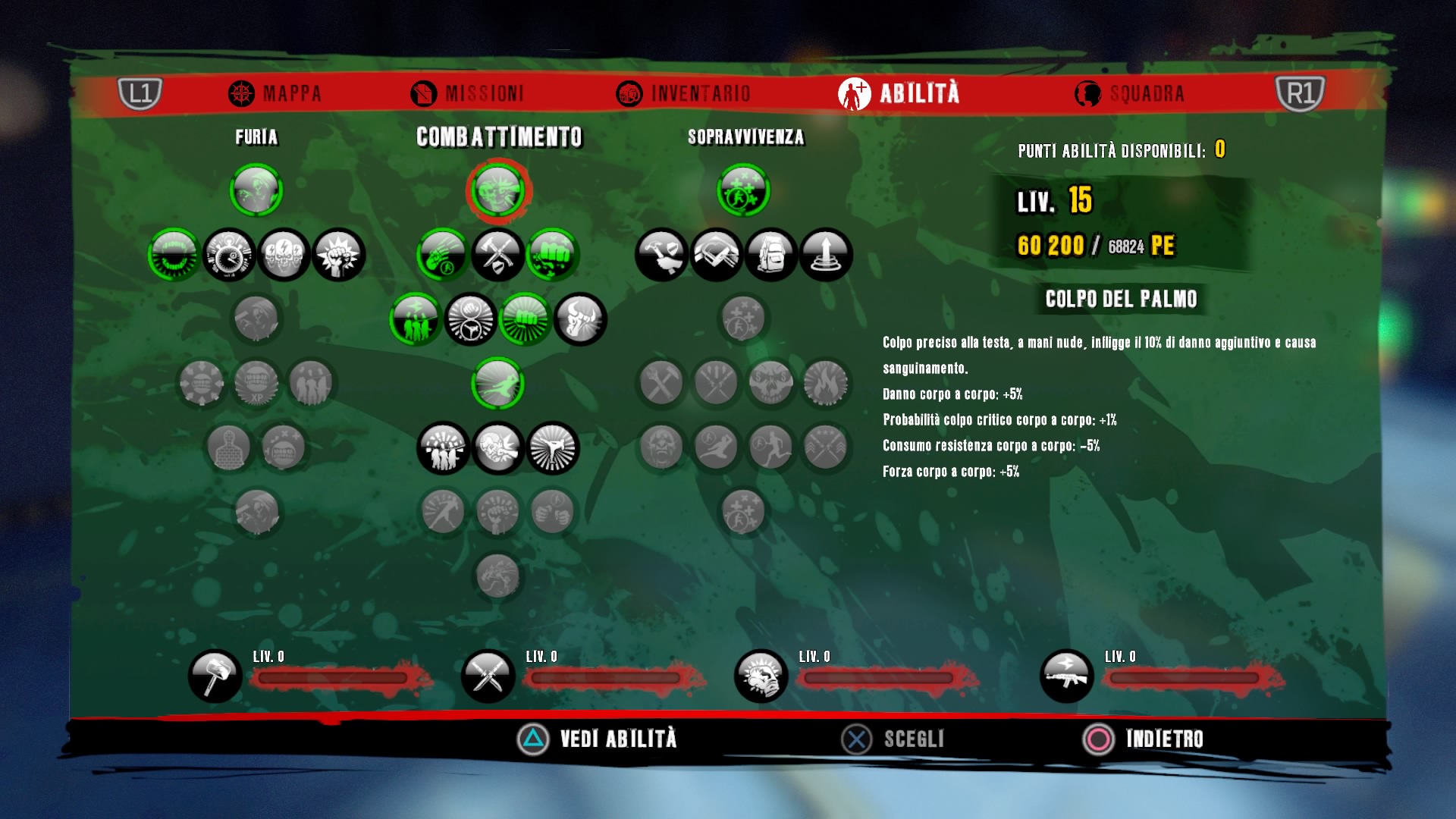The height and width of the screenshot is (819, 1456).
Task: Go to the Inventario tab
Action: pyautogui.click(x=683, y=93)
